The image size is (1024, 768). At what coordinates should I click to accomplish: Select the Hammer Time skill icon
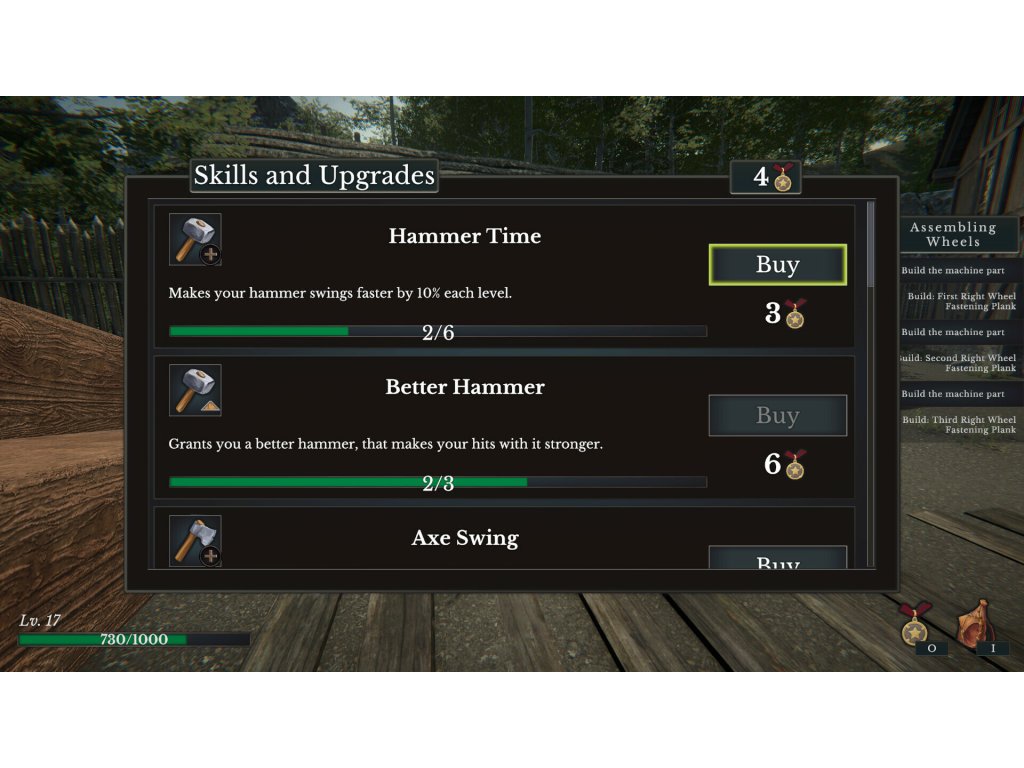195,240
